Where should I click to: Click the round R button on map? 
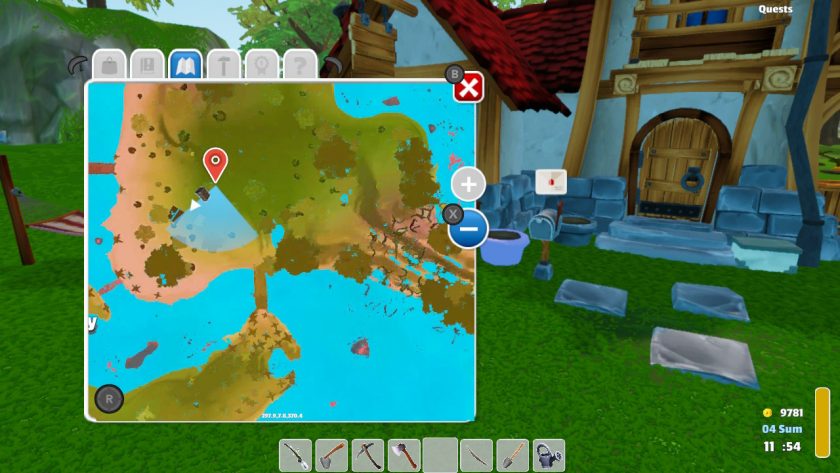(x=109, y=399)
